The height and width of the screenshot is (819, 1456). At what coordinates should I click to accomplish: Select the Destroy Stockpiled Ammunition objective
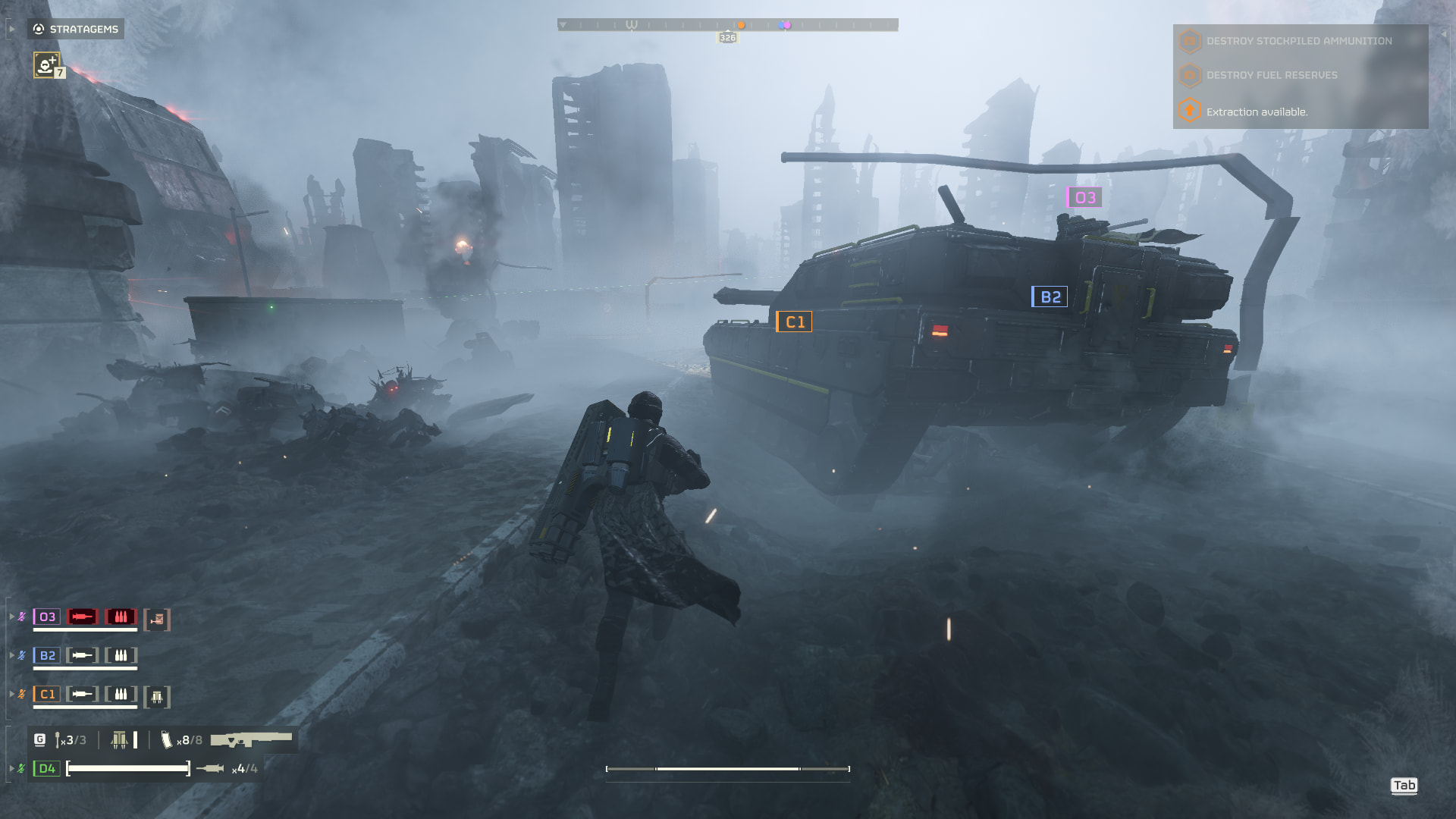tap(1298, 41)
